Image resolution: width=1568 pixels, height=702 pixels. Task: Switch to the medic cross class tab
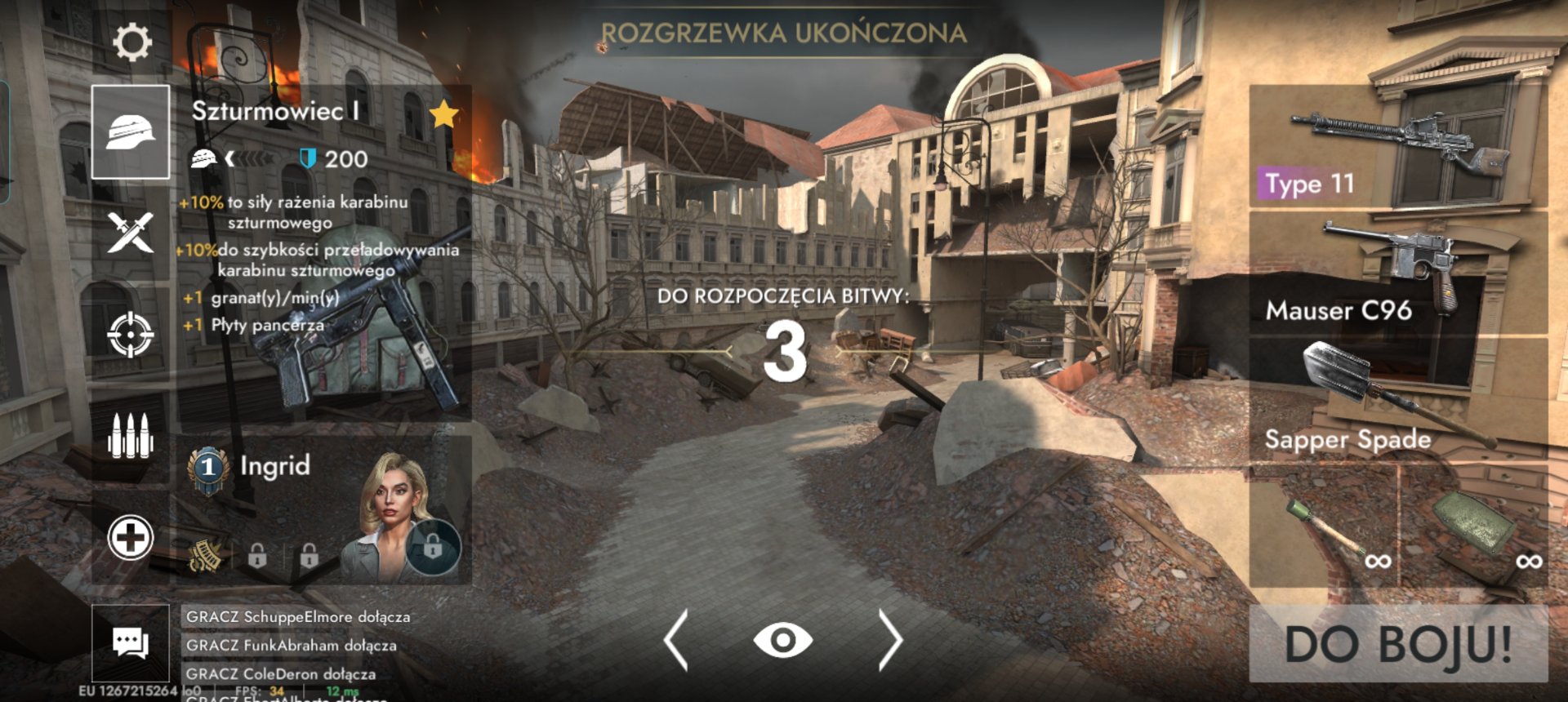[x=131, y=537]
